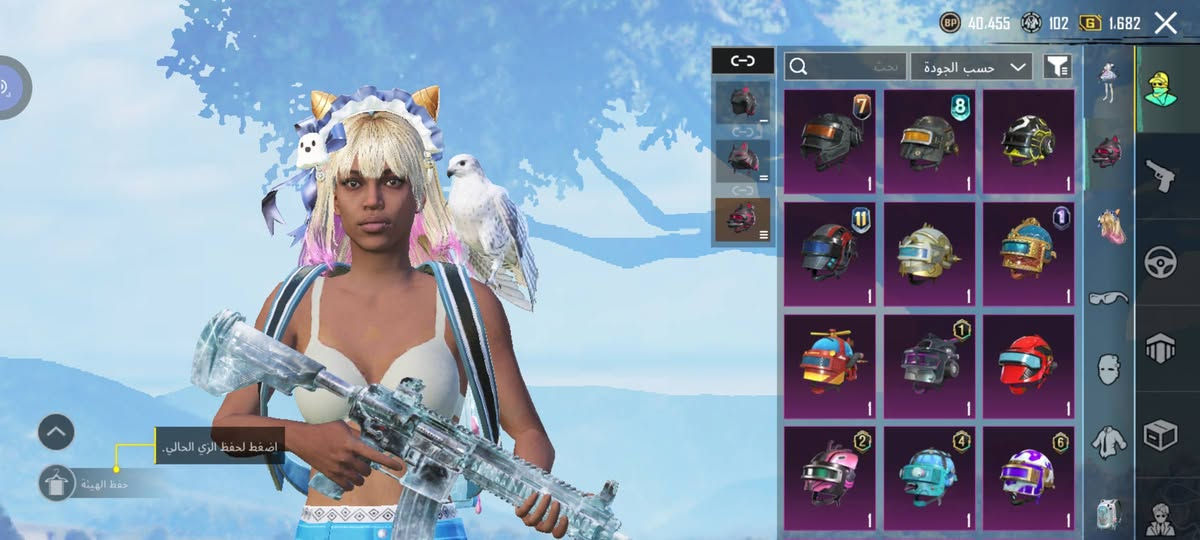This screenshot has width=1200, height=540.
Task: Close the inventory with the X button
Action: tap(1165, 23)
